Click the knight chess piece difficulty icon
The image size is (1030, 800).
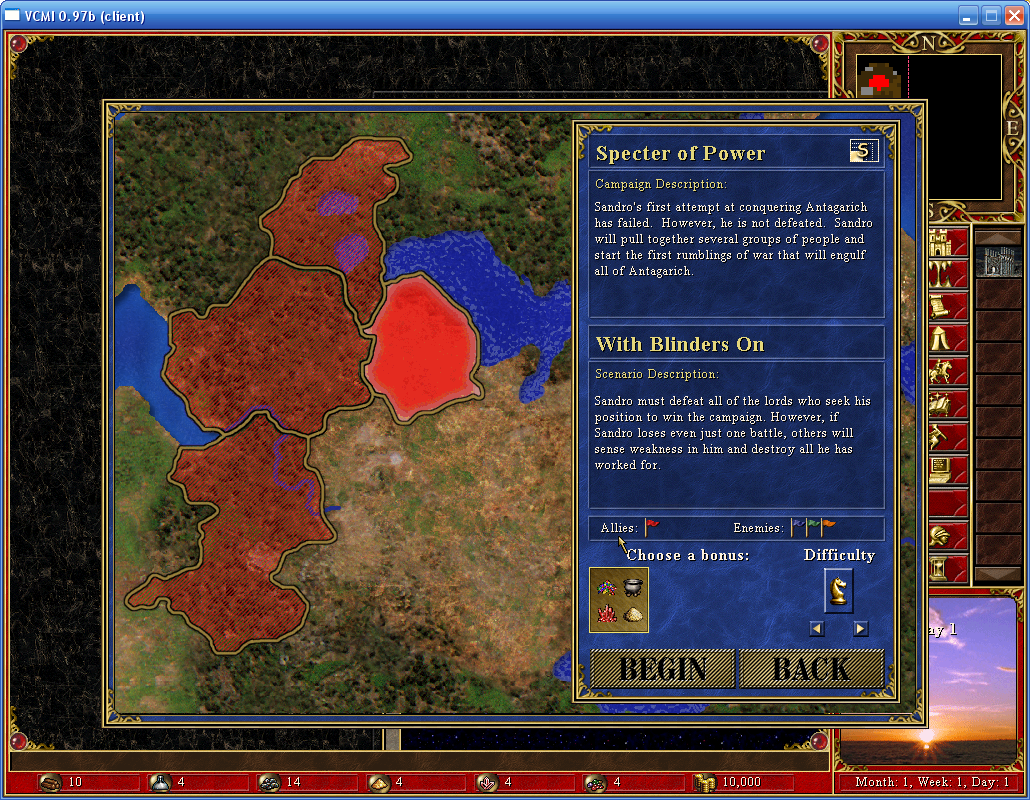838,590
